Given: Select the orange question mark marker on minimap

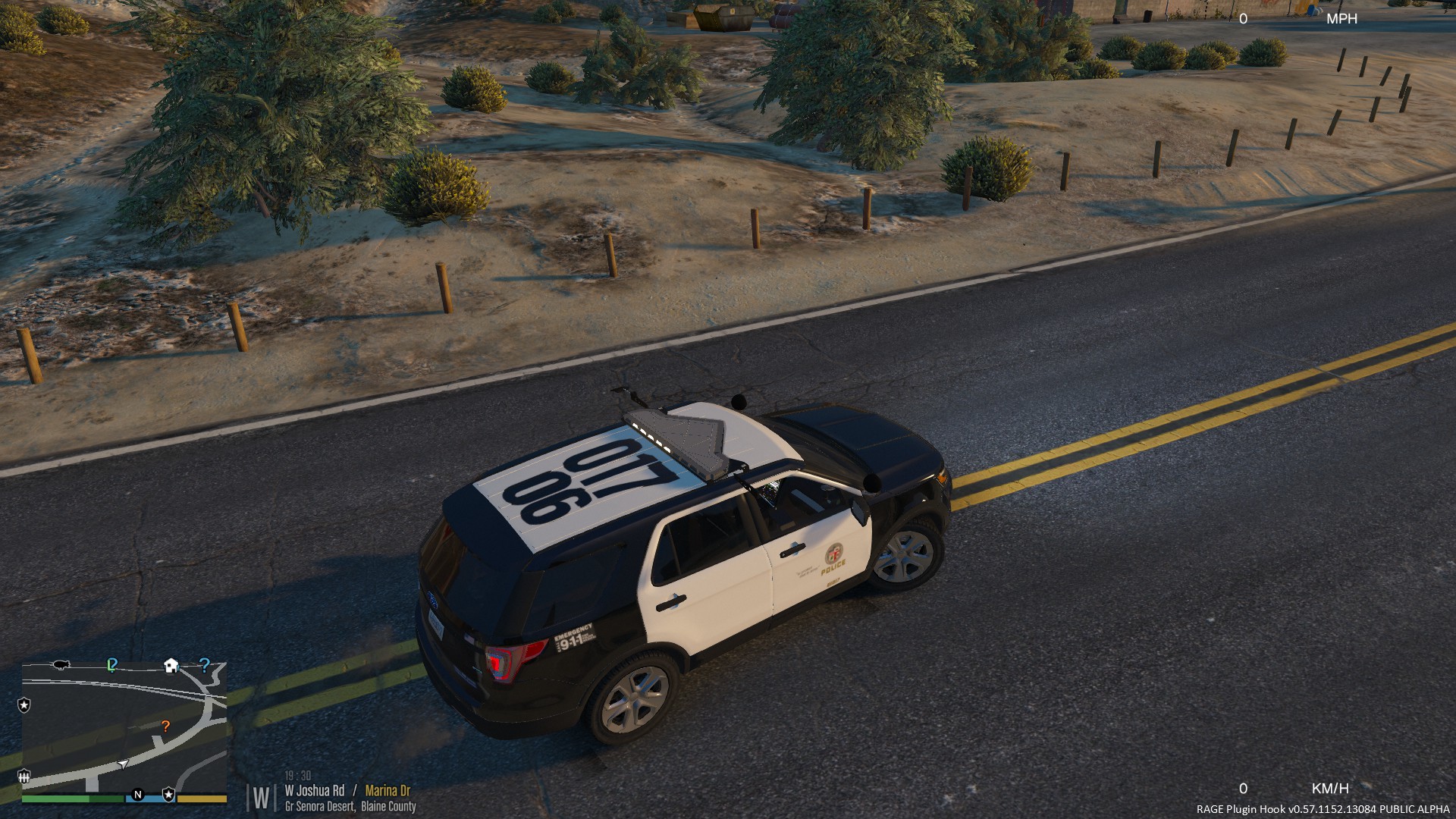Looking at the screenshot, I should [x=165, y=726].
